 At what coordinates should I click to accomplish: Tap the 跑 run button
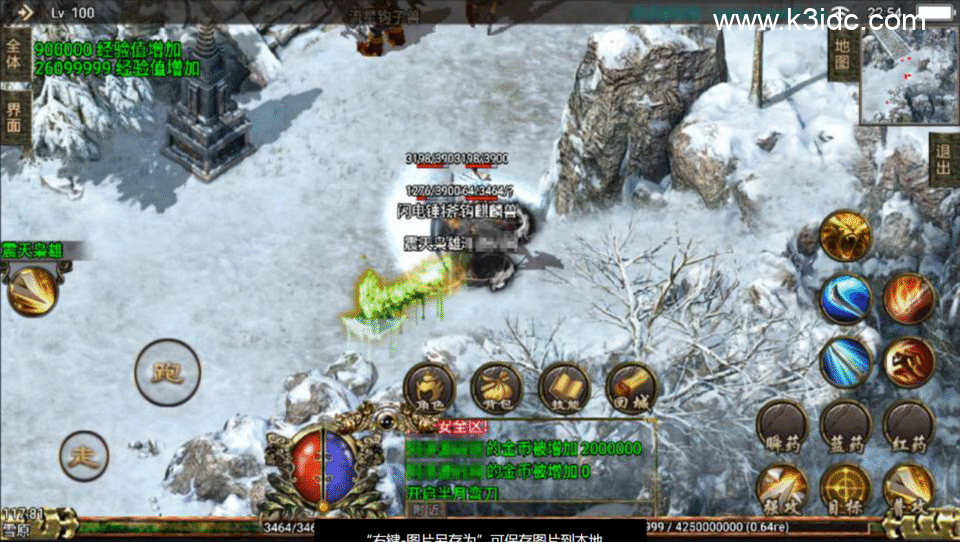pyautogui.click(x=167, y=372)
